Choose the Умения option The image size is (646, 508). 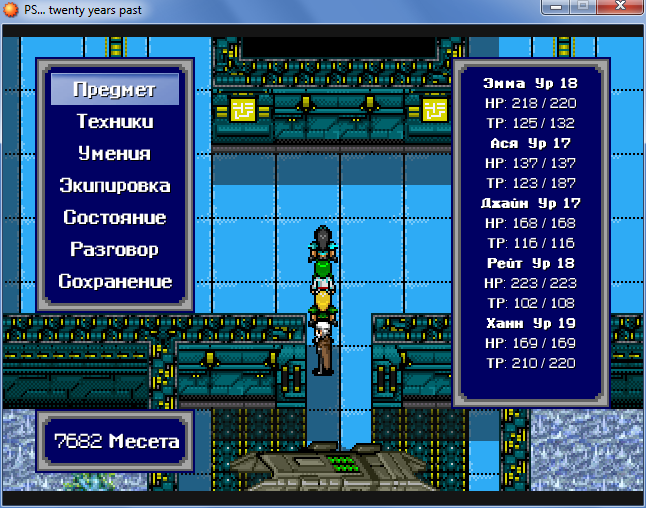114,154
